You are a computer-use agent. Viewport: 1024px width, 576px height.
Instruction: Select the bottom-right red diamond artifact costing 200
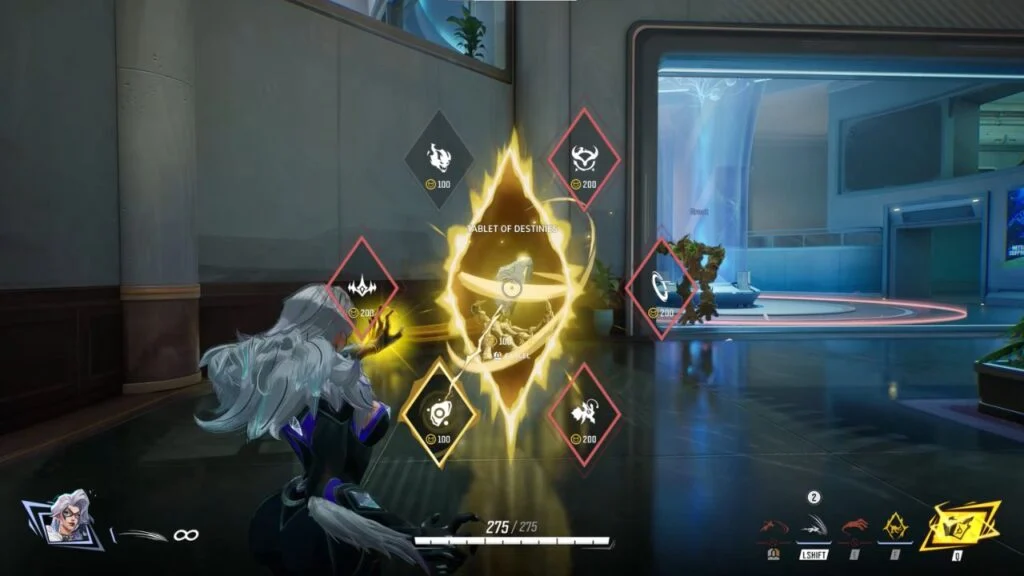(x=584, y=413)
